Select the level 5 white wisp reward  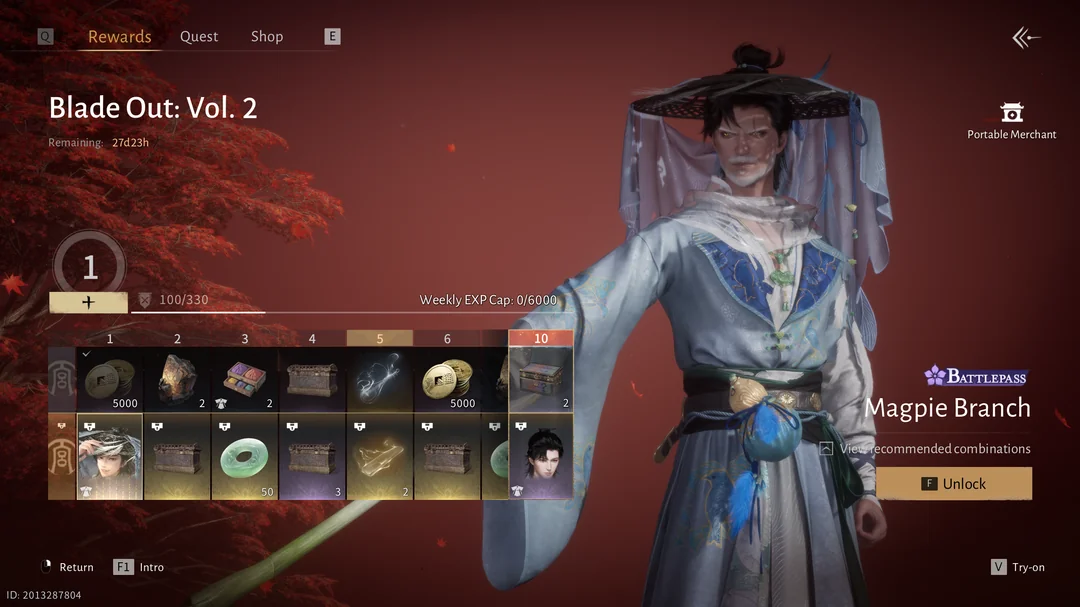tap(380, 380)
